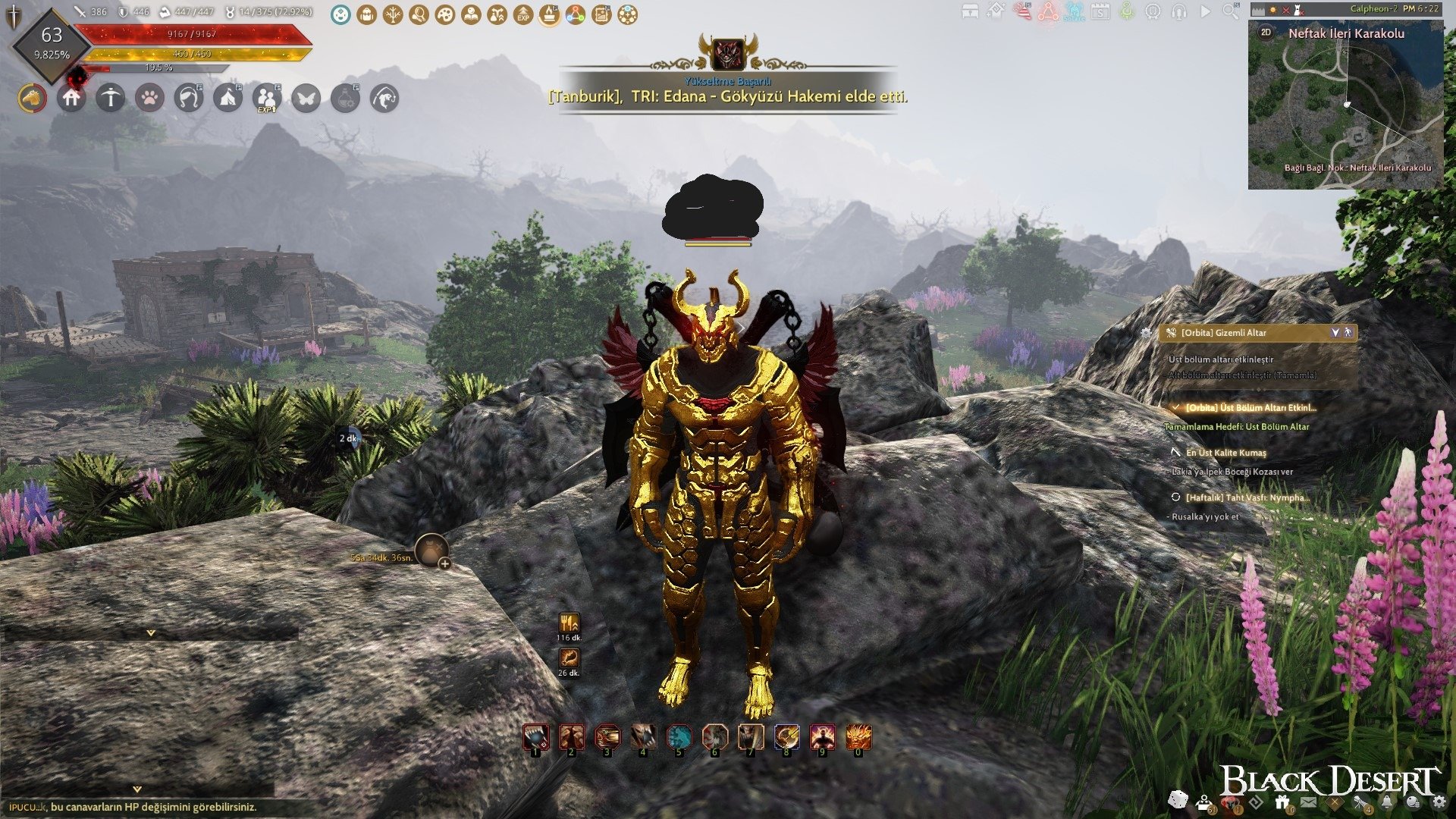The image size is (1456, 819).
Task: Open the mount horse icon
Action: pos(32,99)
